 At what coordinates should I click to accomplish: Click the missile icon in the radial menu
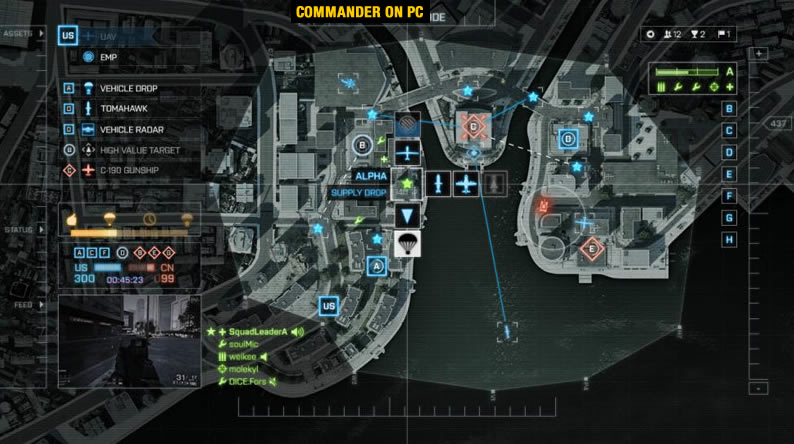438,184
